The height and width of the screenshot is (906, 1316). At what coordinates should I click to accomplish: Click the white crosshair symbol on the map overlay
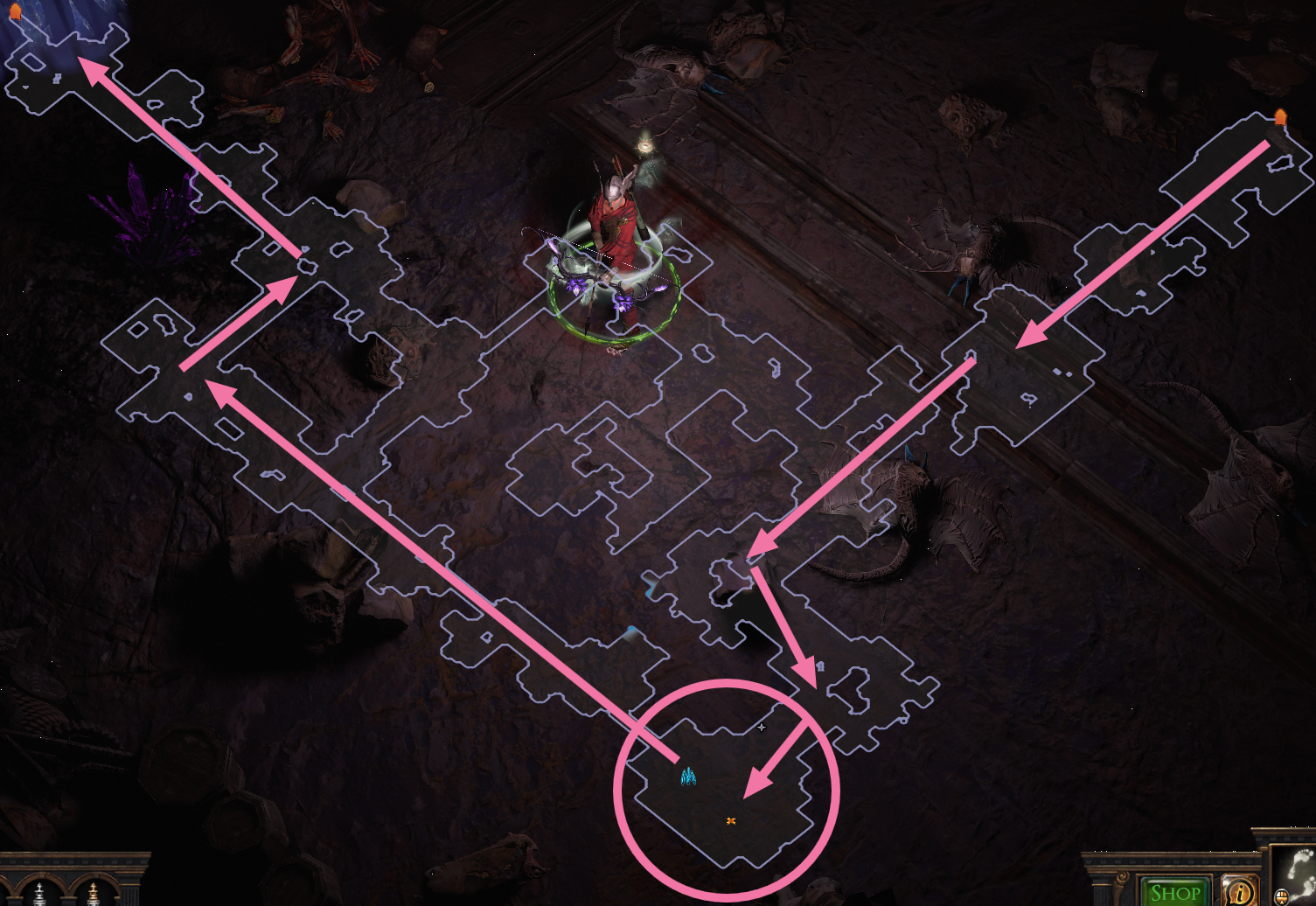point(762,727)
